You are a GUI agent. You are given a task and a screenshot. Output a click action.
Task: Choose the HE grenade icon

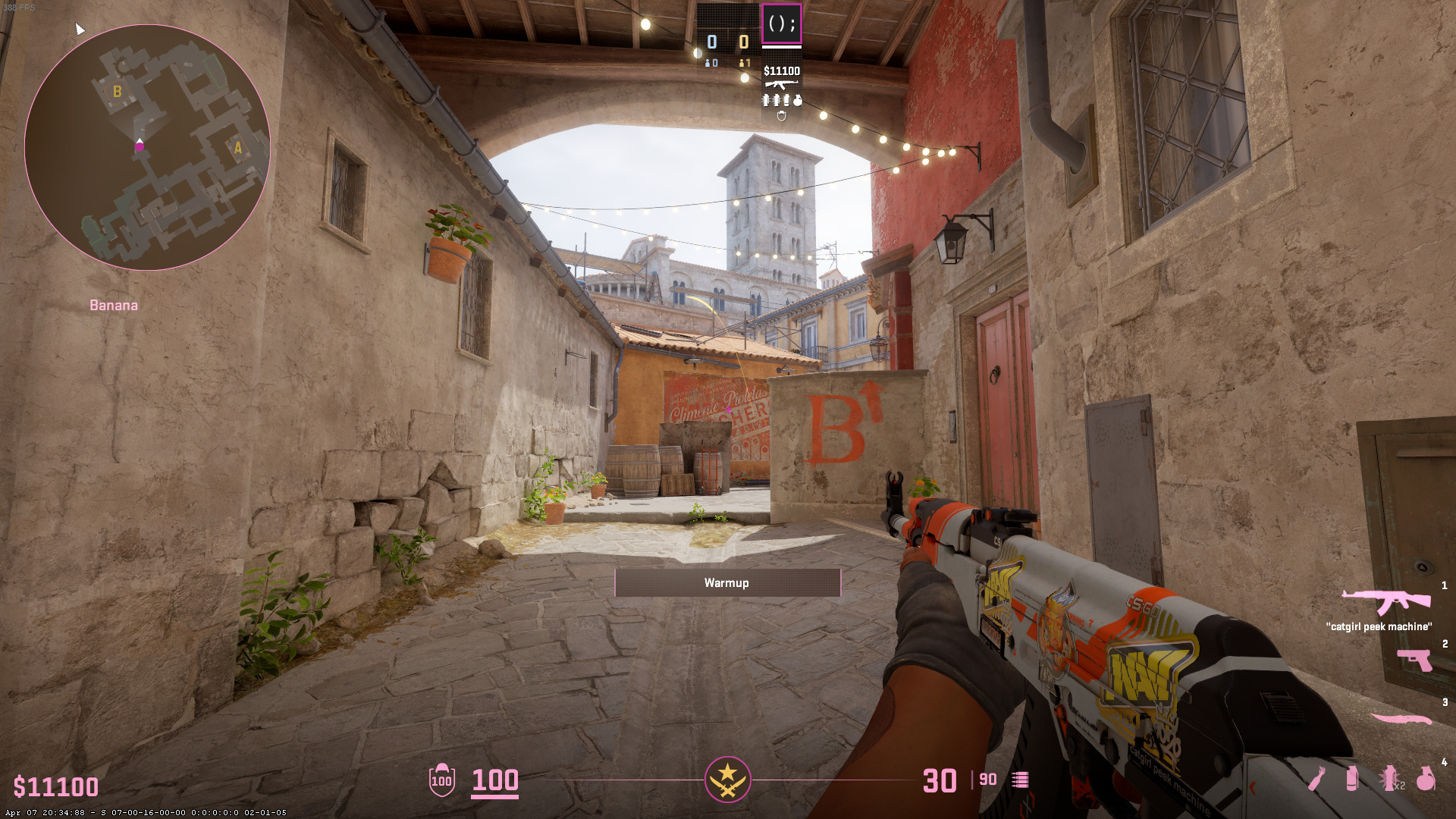[1426, 779]
